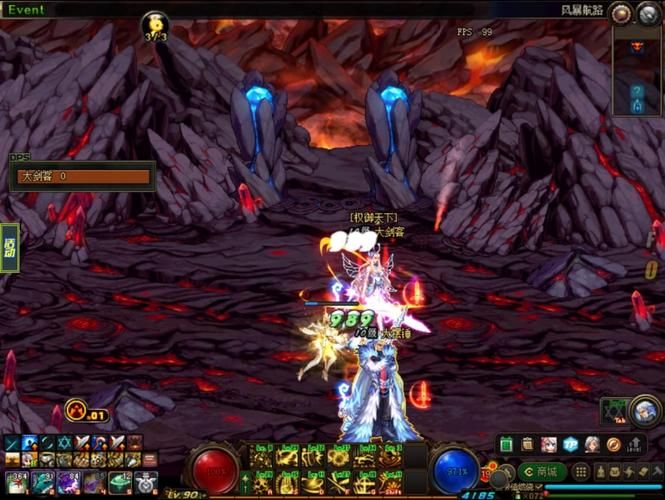Viewport: 665px width, 500px height.
Task: Open the blue TP icon
Action: point(570,444)
